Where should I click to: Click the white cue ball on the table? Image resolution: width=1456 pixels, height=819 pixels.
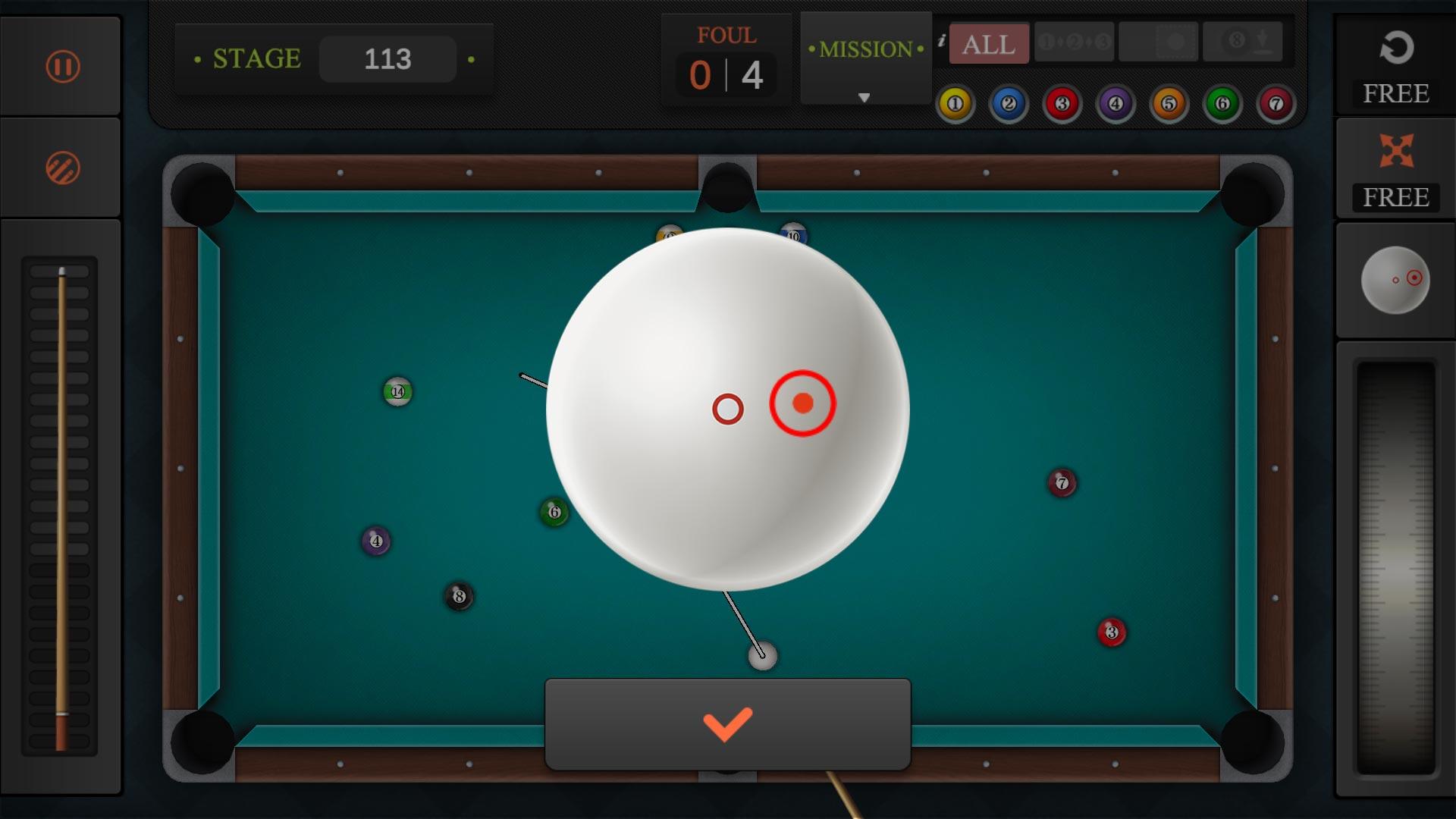click(x=762, y=656)
